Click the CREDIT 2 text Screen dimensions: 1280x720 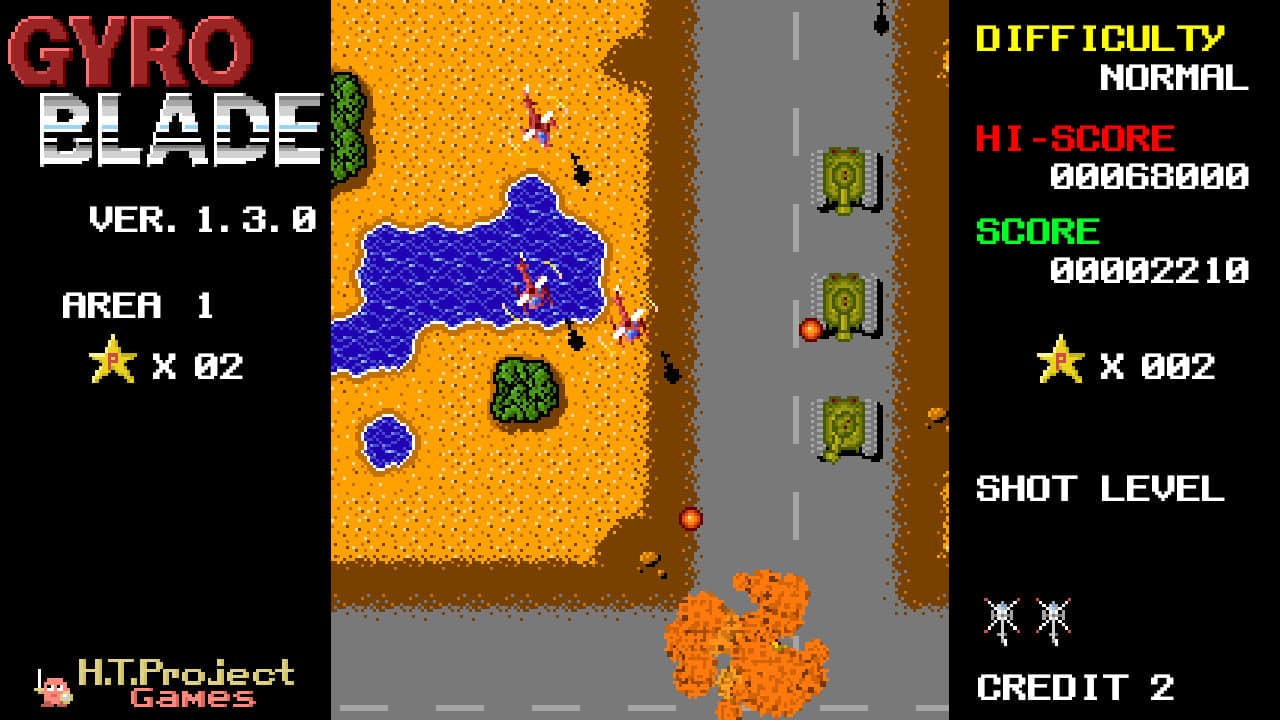1072,686
